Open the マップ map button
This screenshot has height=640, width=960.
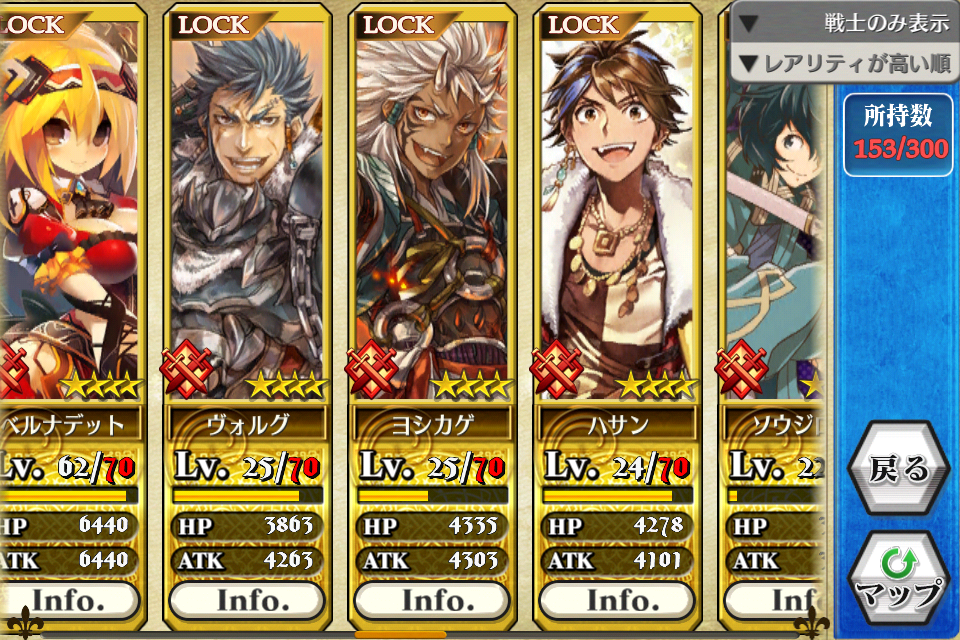click(898, 580)
